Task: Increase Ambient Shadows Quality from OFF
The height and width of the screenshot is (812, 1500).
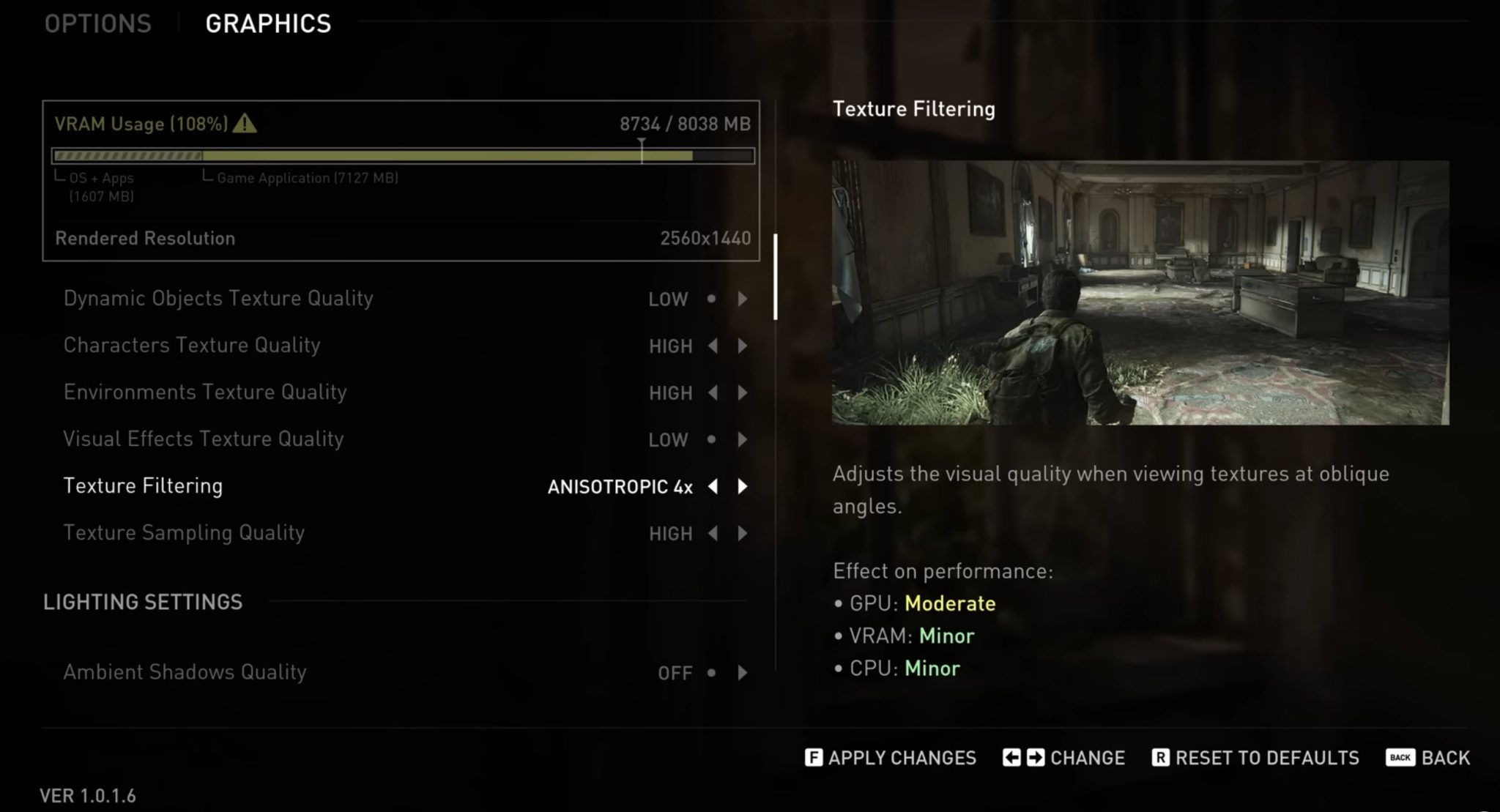Action: click(x=742, y=672)
